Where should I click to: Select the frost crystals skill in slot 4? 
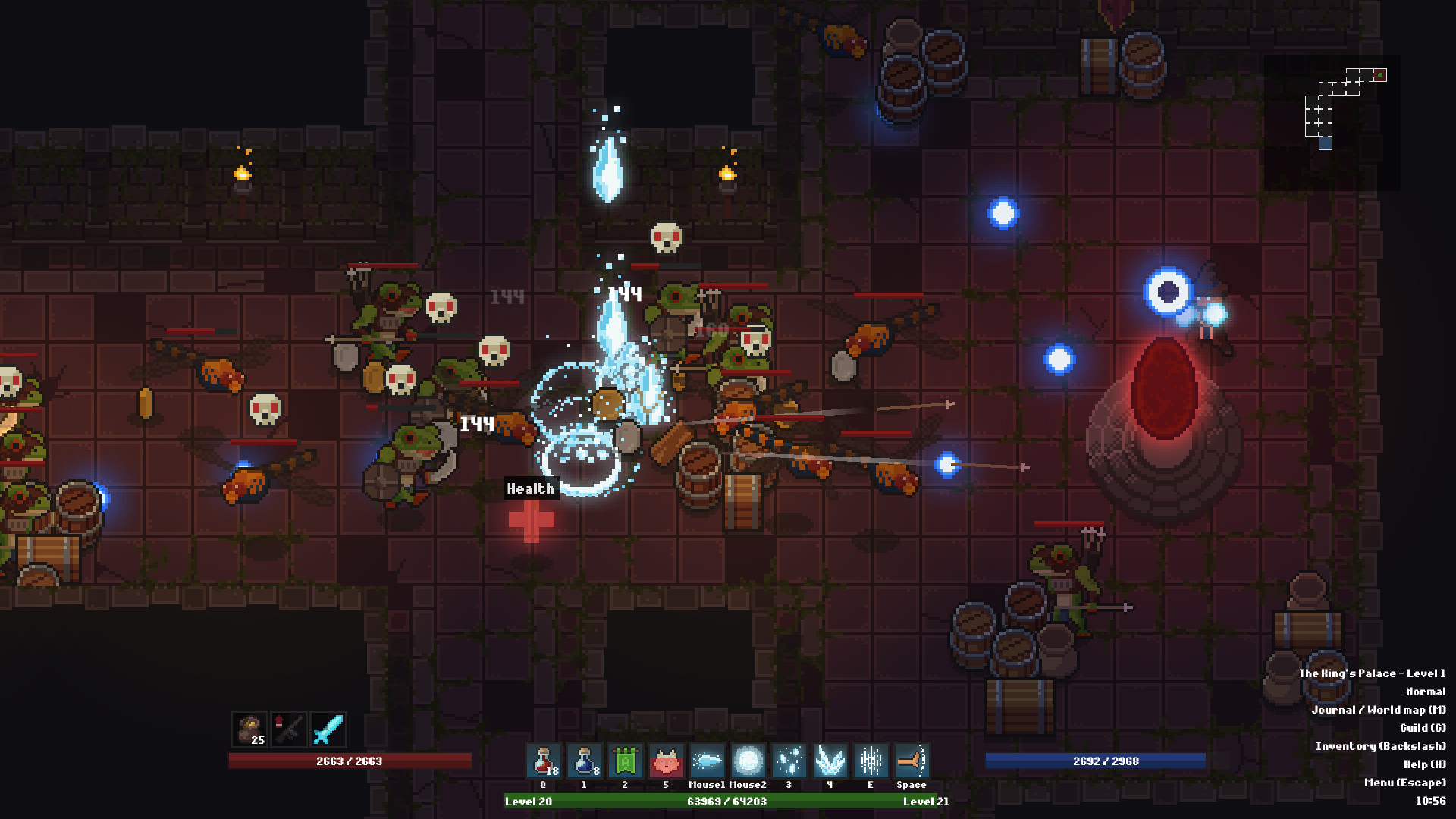point(829,762)
